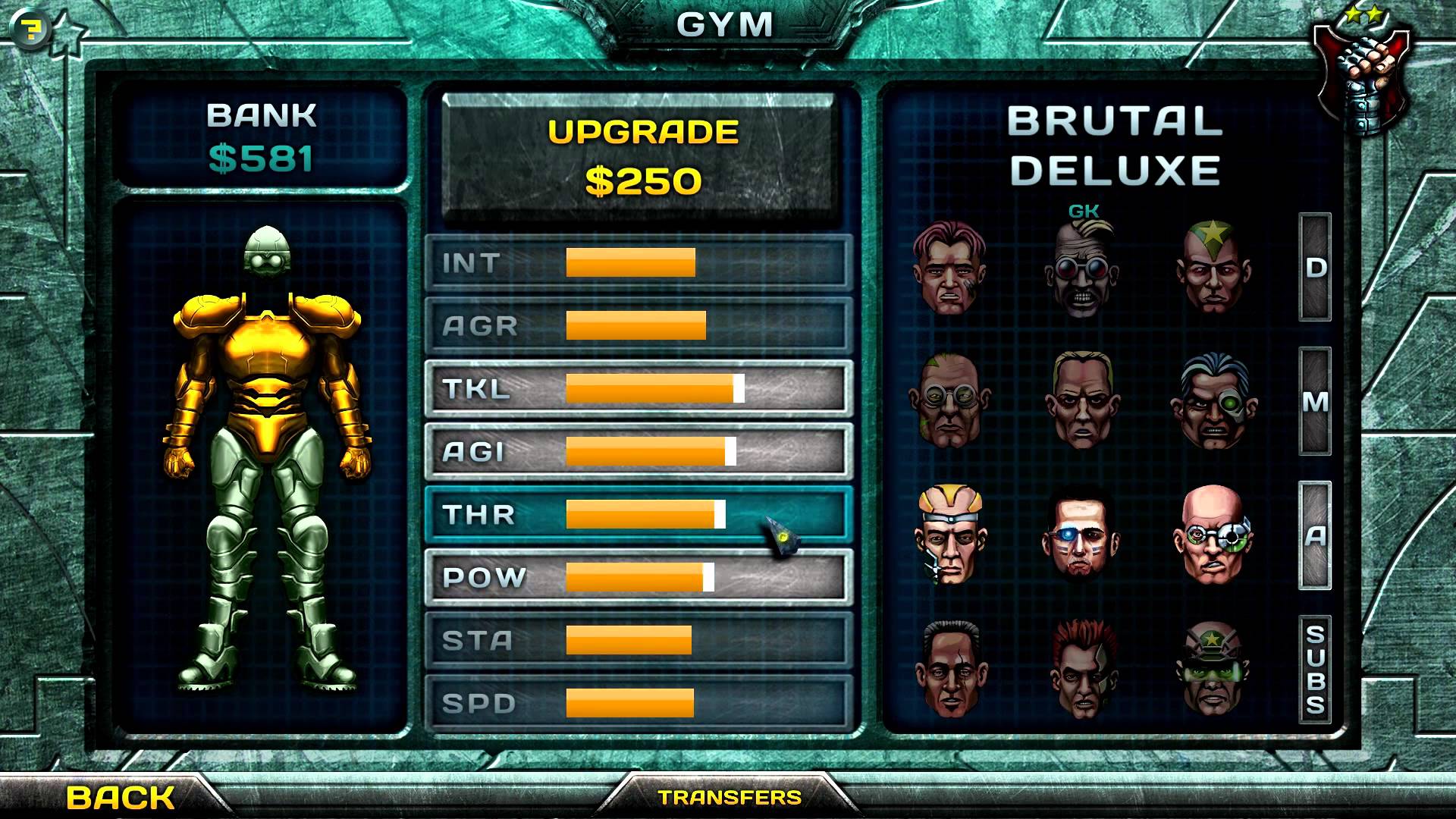Screen dimensions: 1456x819
Task: Select the defender with green star cap
Action: [1213, 267]
